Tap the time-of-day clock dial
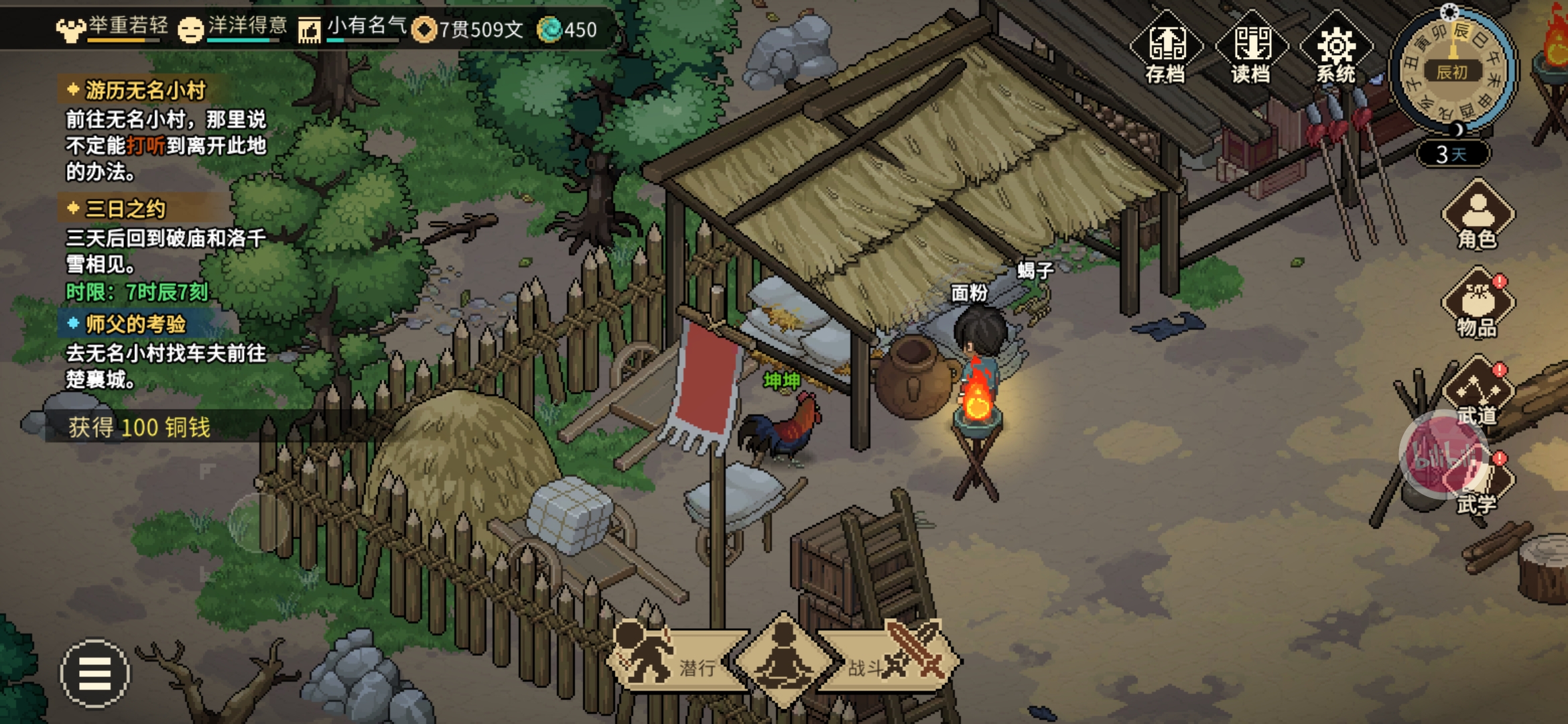 pos(1451,70)
